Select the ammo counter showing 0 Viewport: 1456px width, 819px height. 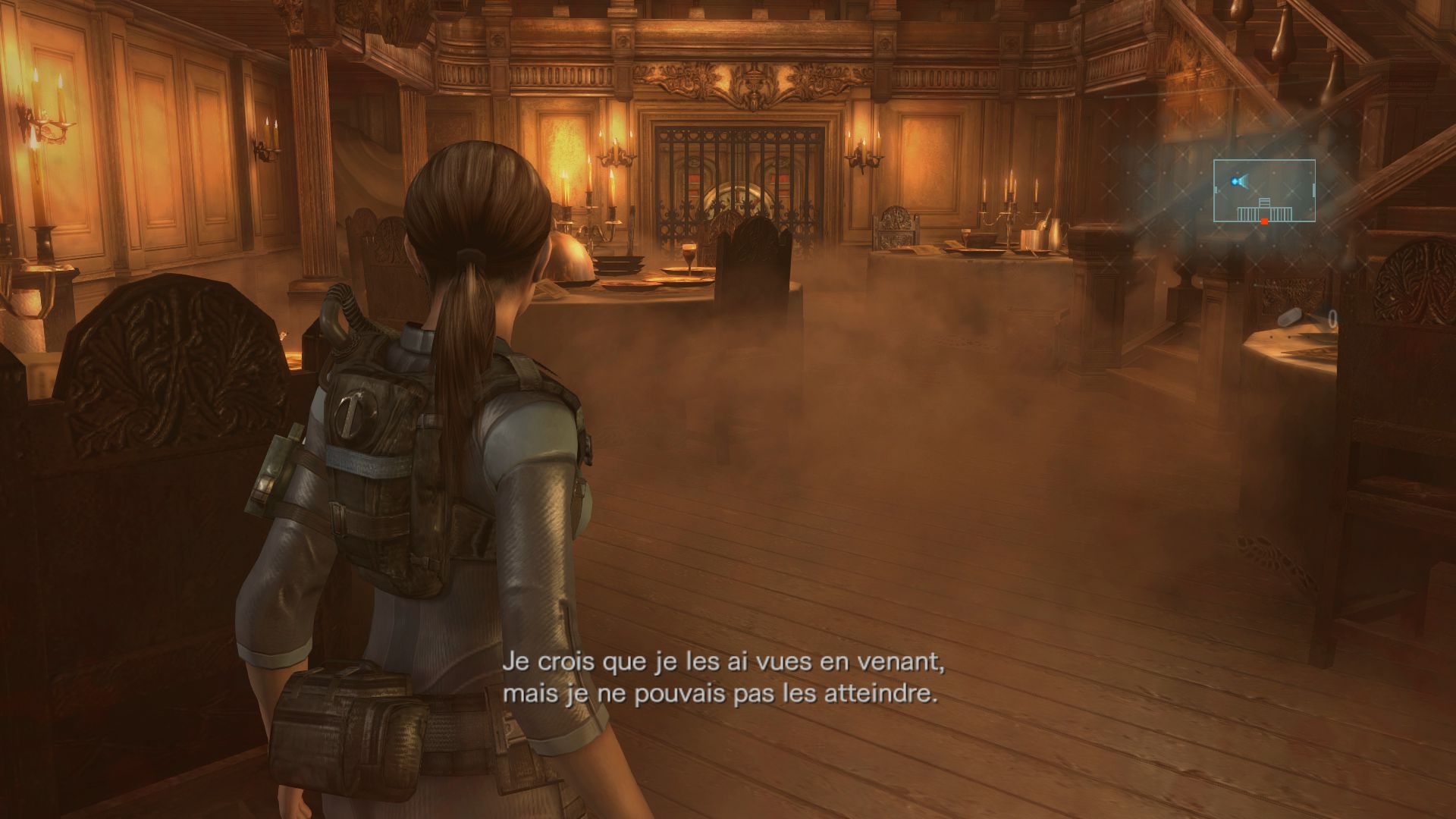click(x=1332, y=317)
